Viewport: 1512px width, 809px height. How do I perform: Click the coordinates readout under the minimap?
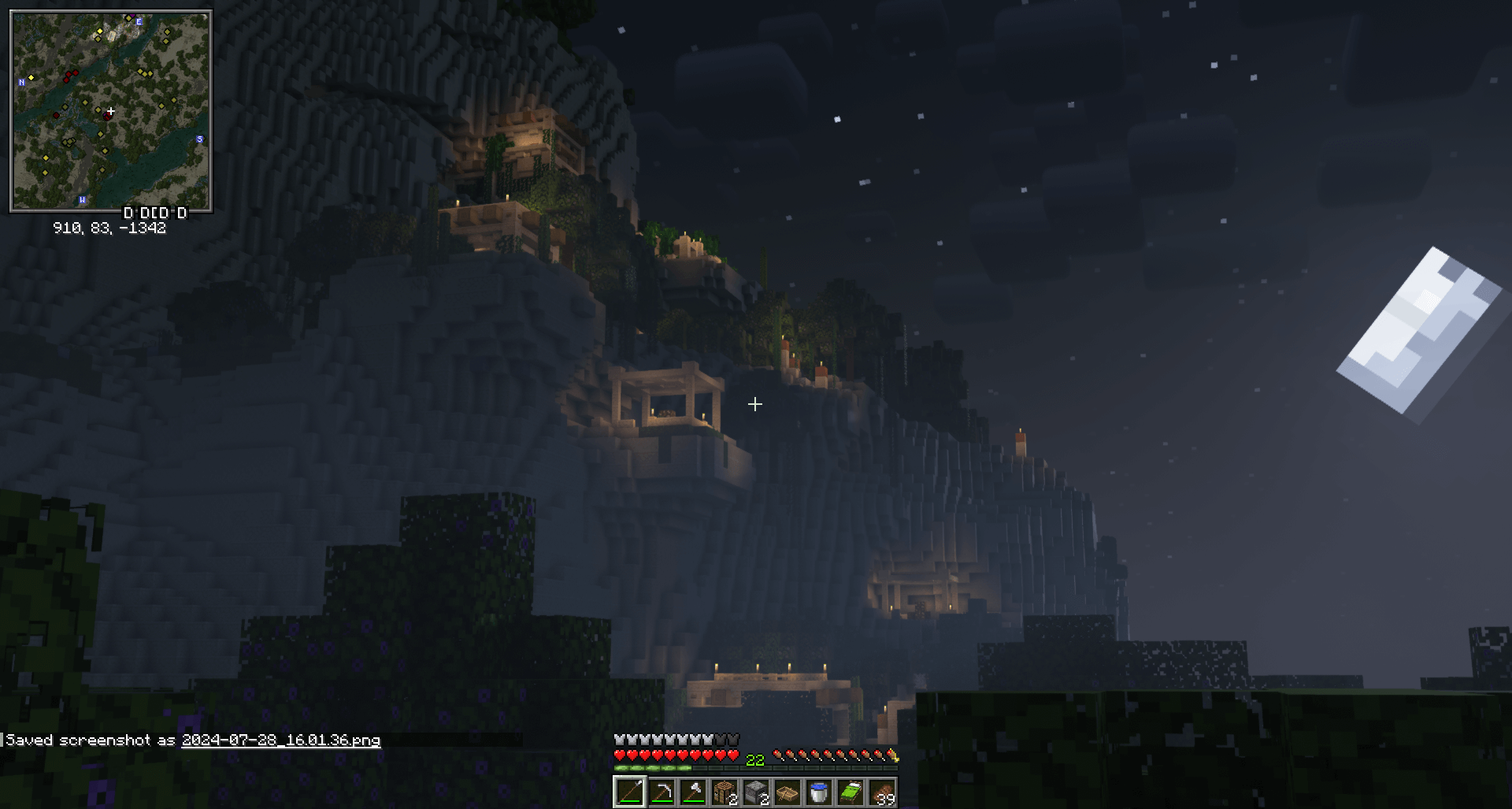[109, 227]
